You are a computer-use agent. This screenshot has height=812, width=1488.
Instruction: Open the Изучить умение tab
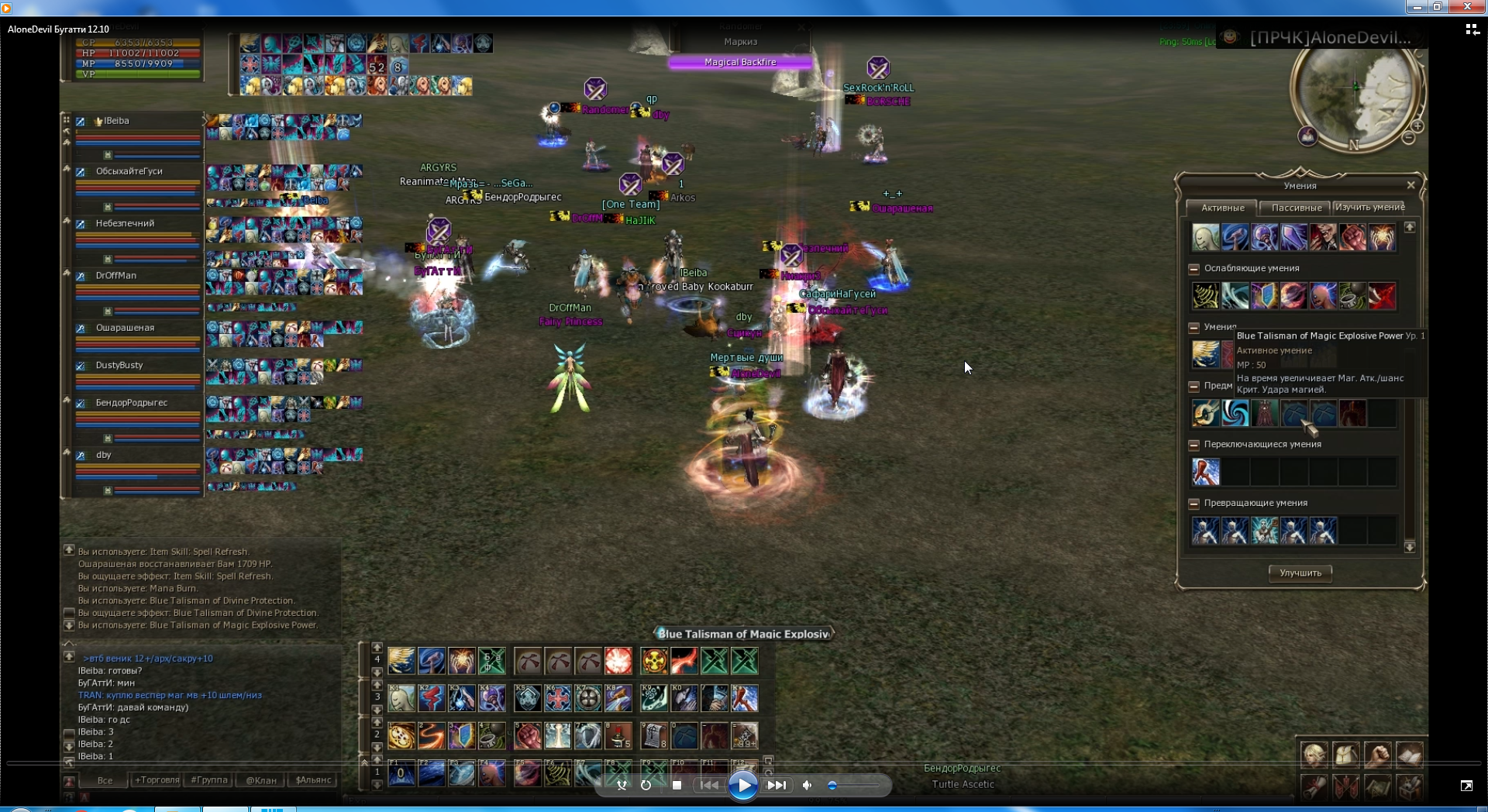1369,208
